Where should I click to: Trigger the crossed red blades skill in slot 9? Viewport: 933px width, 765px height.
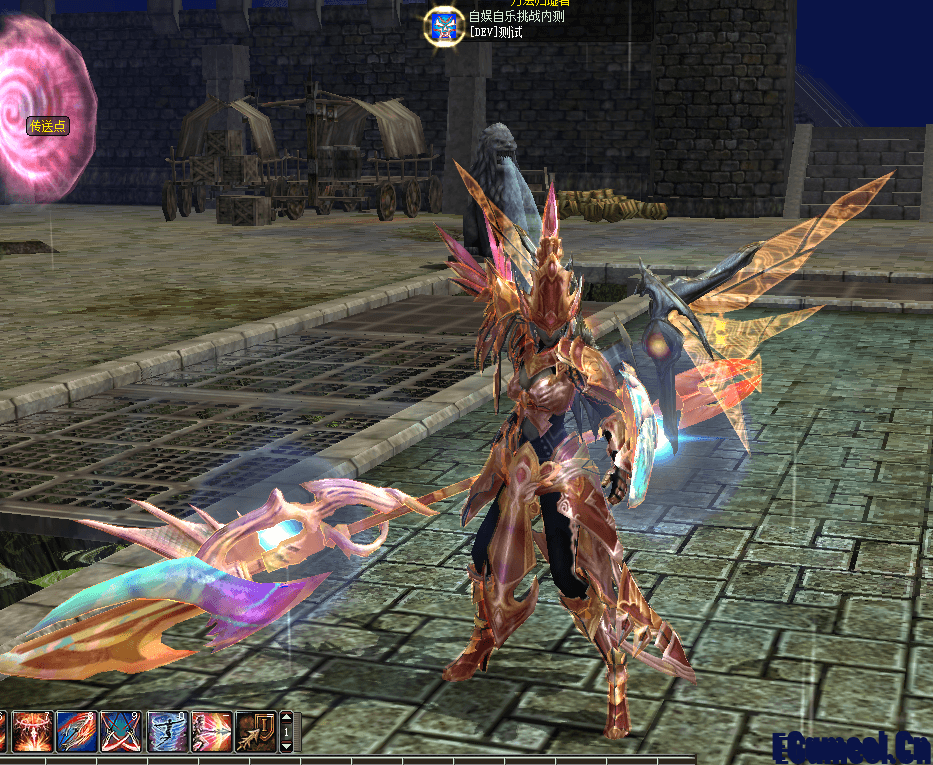pyautogui.click(x=120, y=731)
